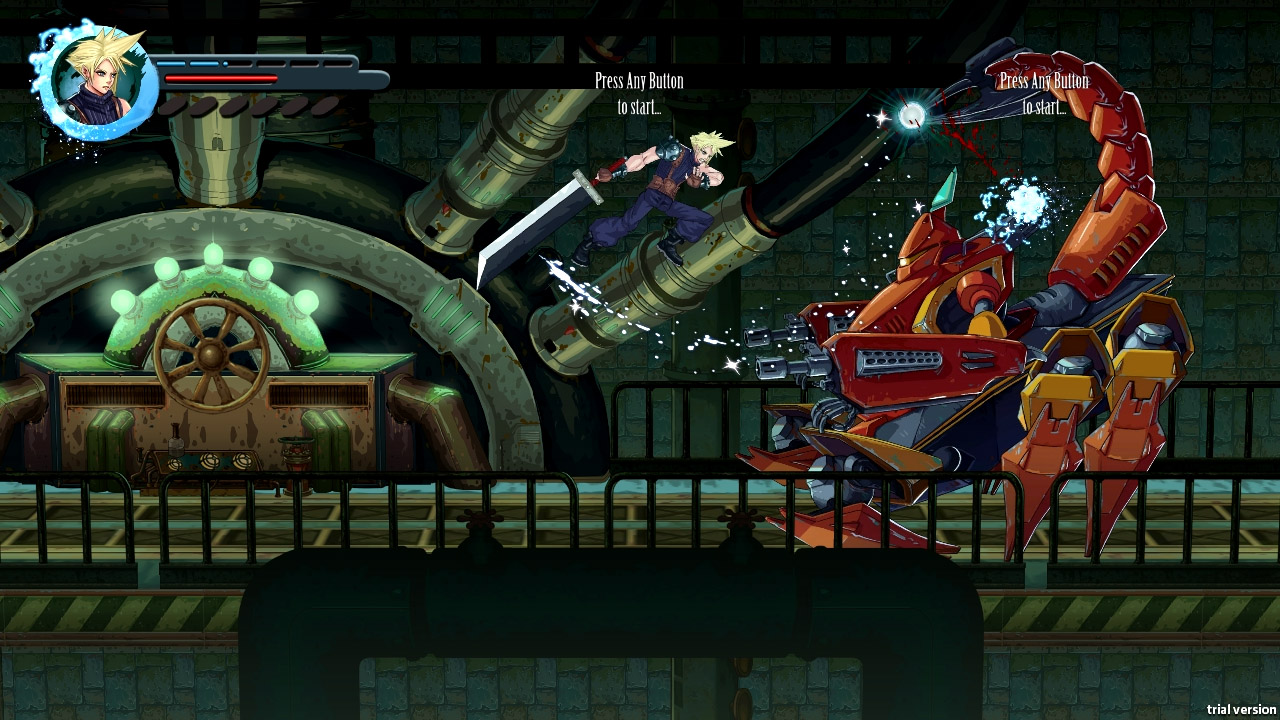This screenshot has height=720, width=1280.
Task: Click the 'Press Any Button to start' top-right text
Action: tap(1044, 91)
